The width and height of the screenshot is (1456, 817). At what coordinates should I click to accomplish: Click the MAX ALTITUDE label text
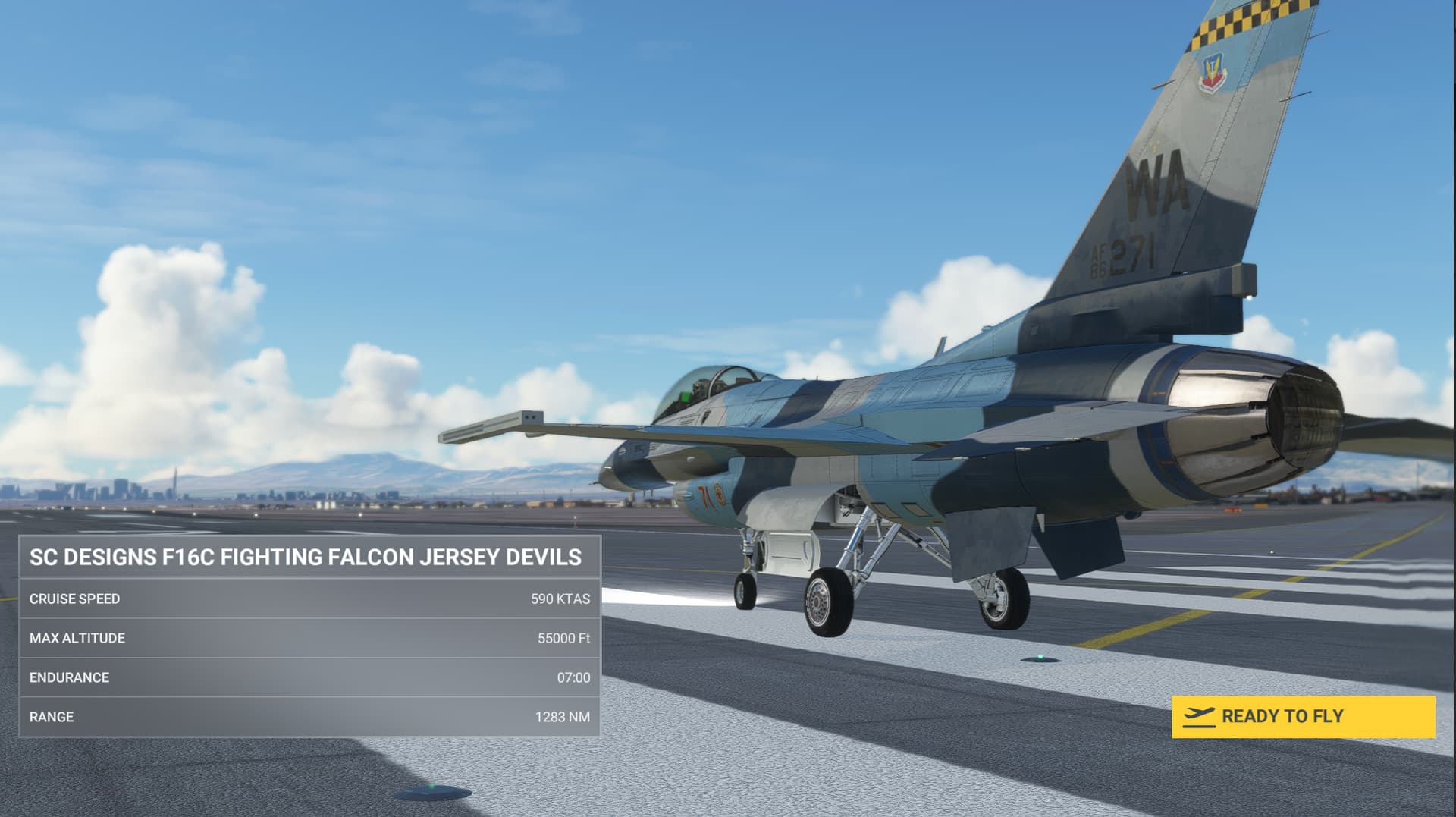coord(77,638)
